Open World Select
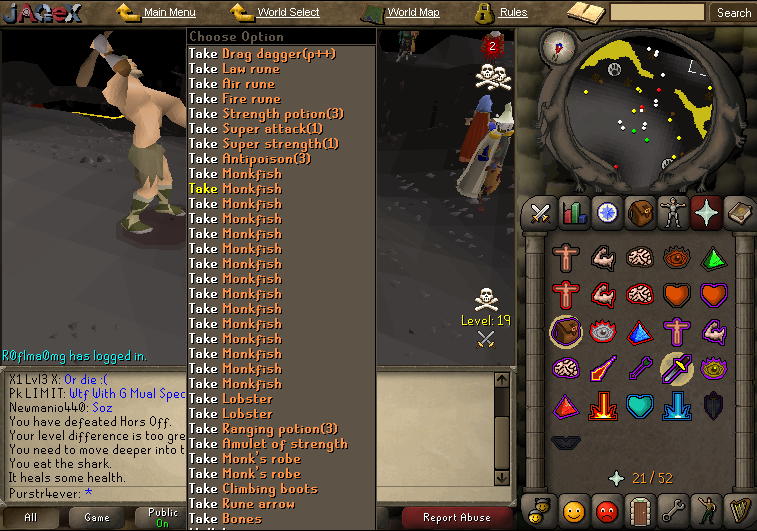Image resolution: width=757 pixels, height=531 pixels. coord(288,13)
